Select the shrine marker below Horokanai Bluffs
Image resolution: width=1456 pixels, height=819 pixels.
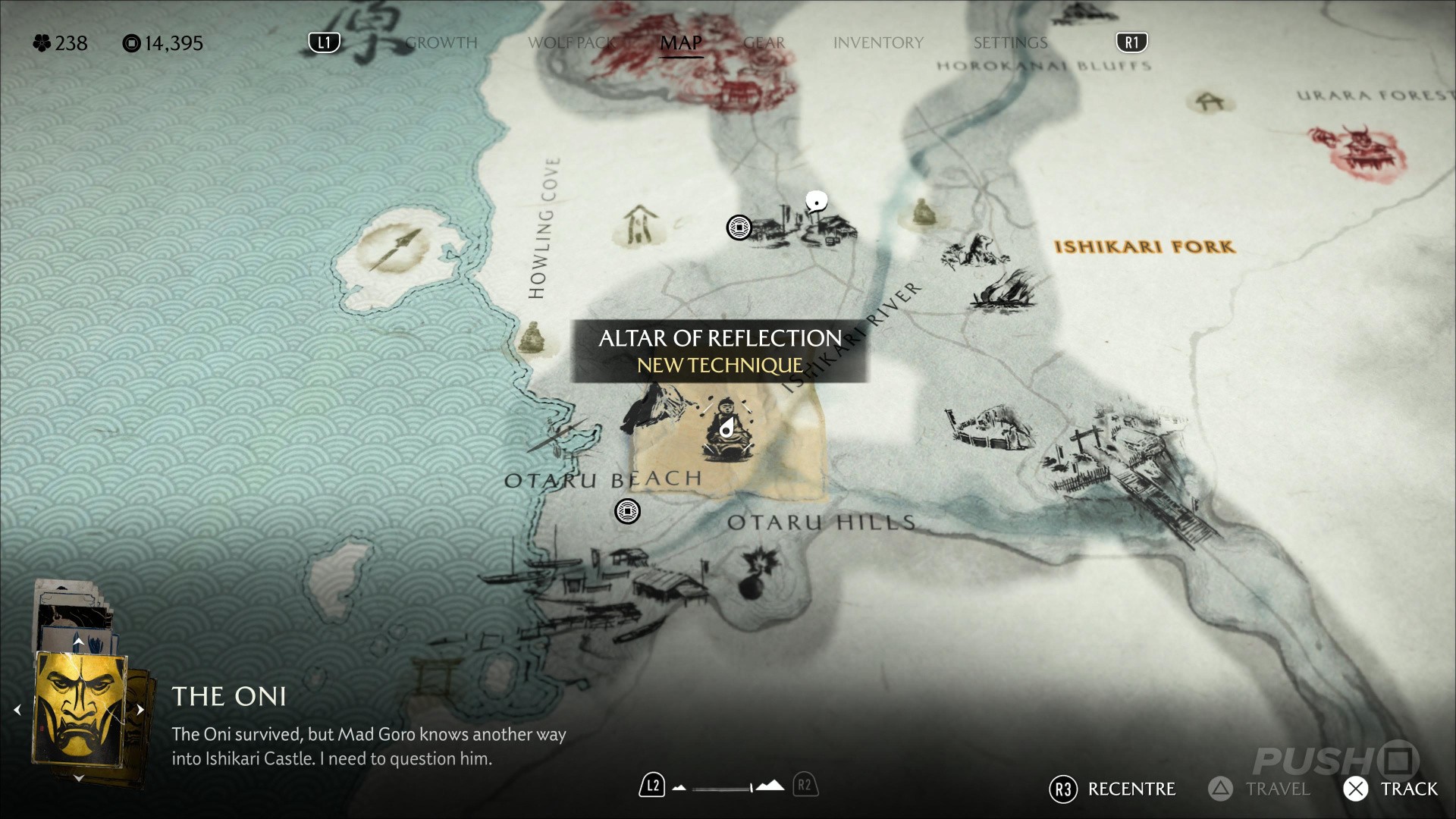pyautogui.click(x=1209, y=102)
